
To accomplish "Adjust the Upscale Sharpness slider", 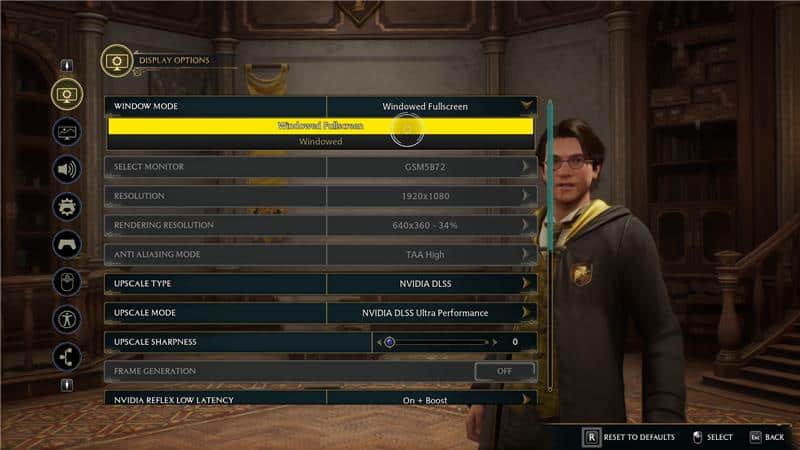I will pos(390,342).
